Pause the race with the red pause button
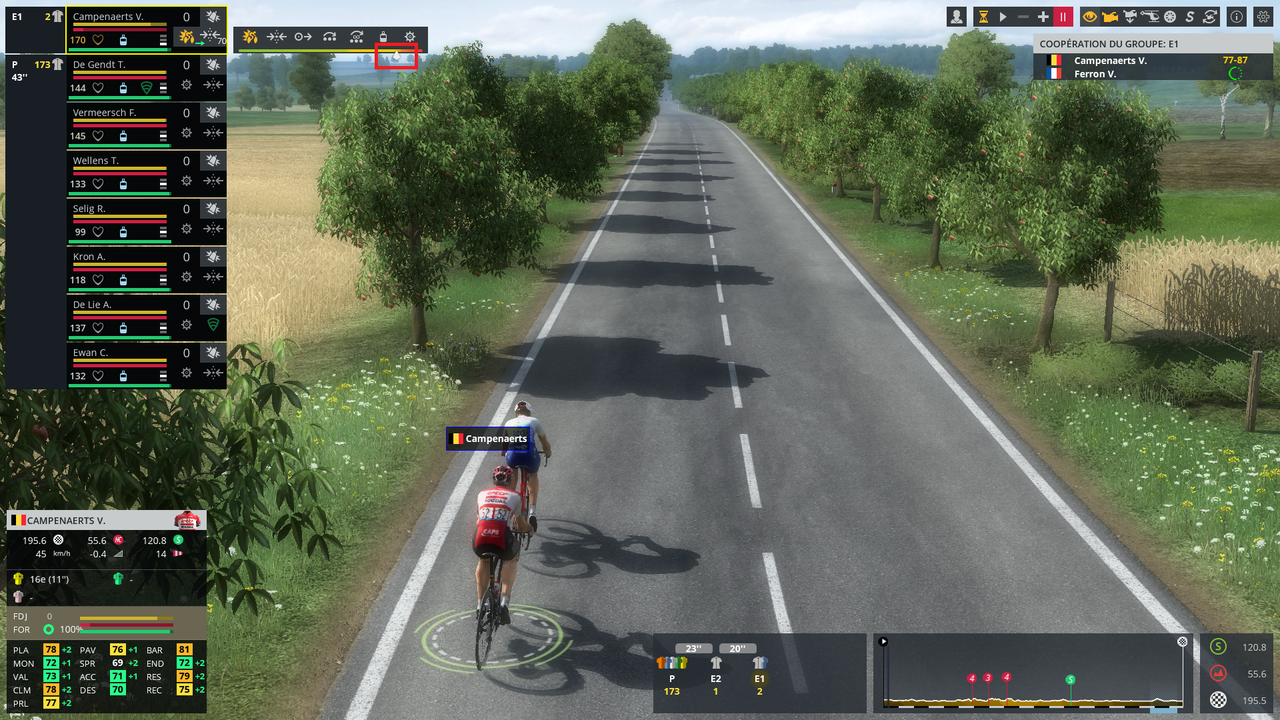 1063,17
